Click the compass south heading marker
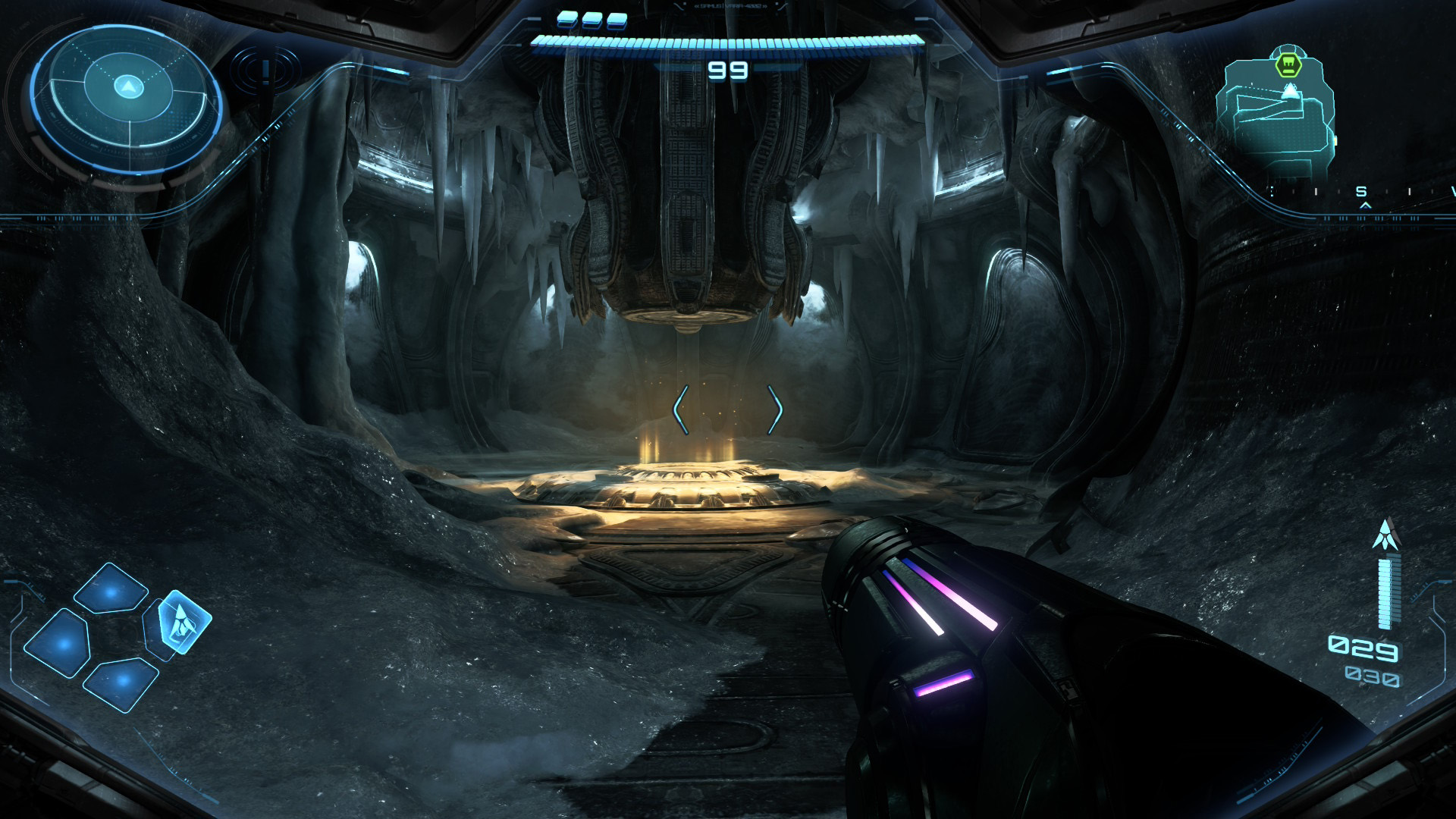The image size is (1456, 819). click(1361, 192)
